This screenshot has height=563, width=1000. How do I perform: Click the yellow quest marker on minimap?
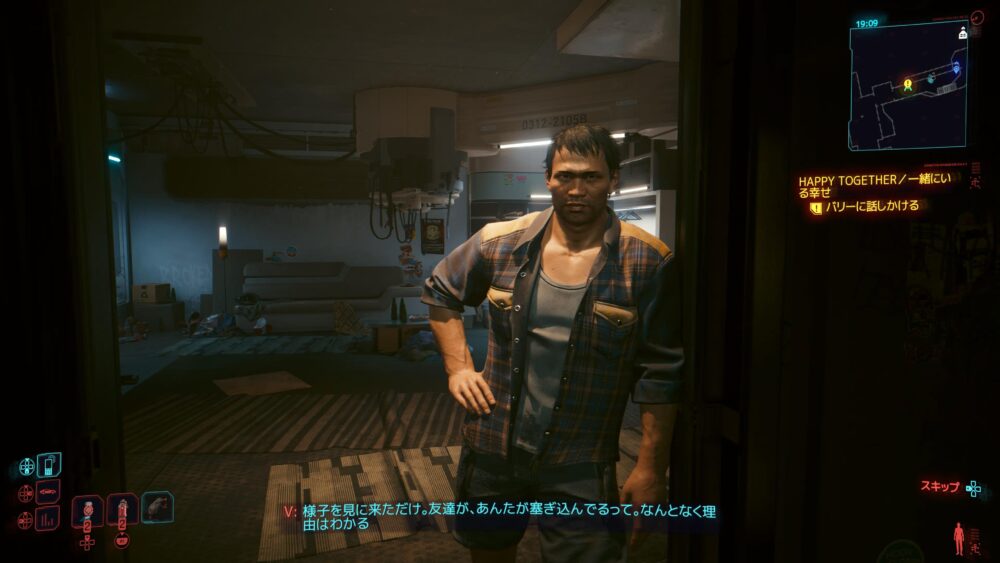908,85
